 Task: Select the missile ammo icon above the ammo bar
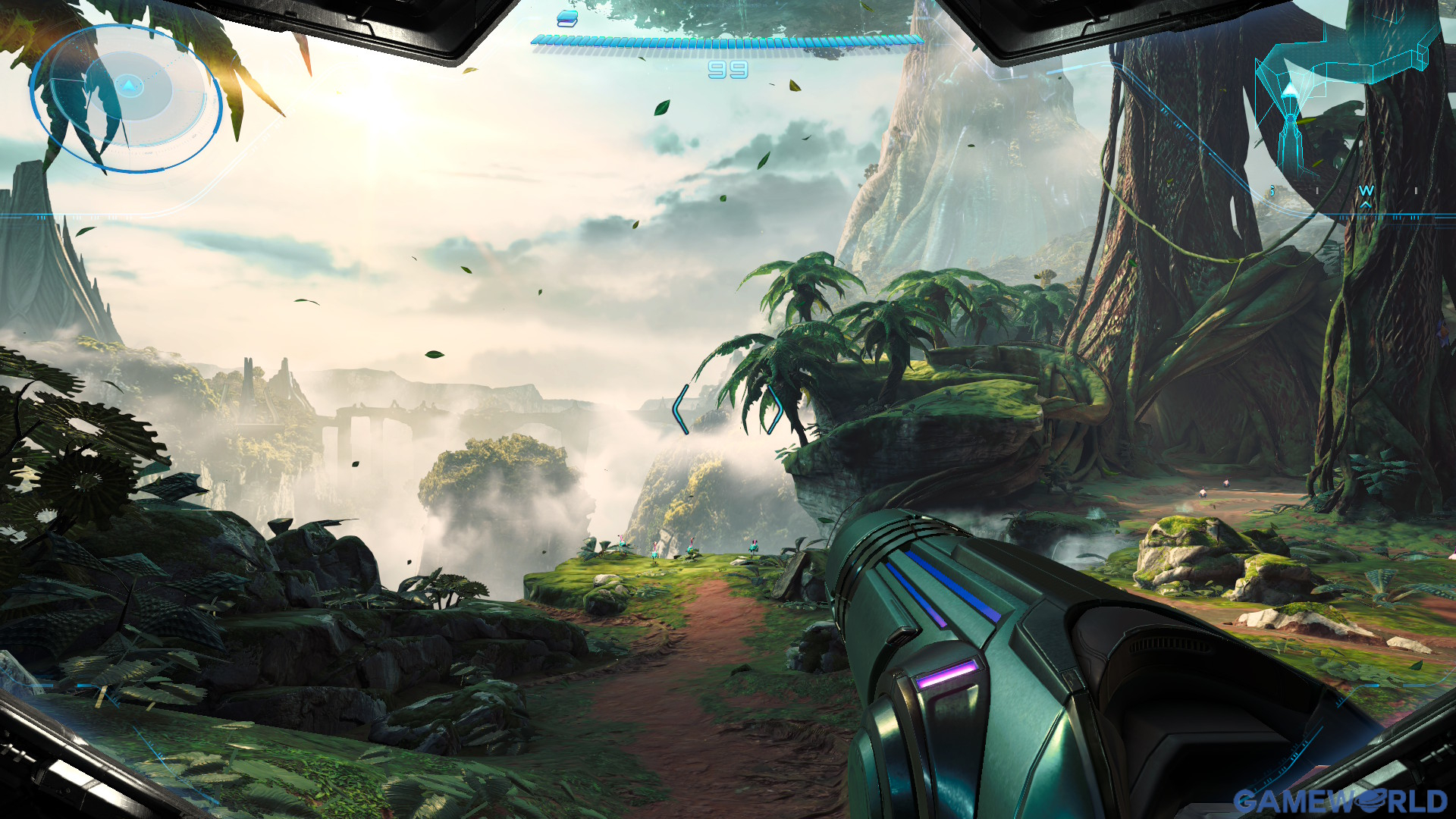pos(567,19)
